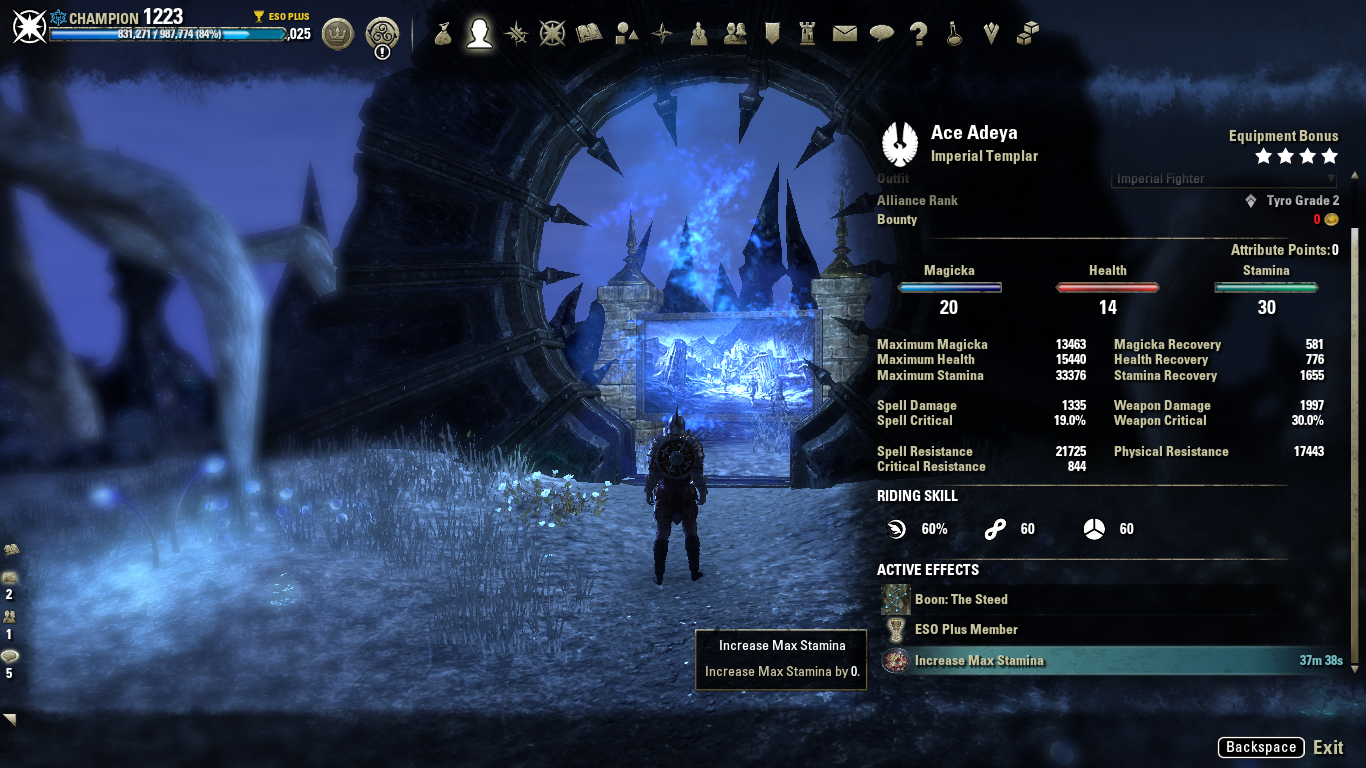Open the Map compass-star icon
This screenshot has height=768, width=1366.
(x=662, y=34)
